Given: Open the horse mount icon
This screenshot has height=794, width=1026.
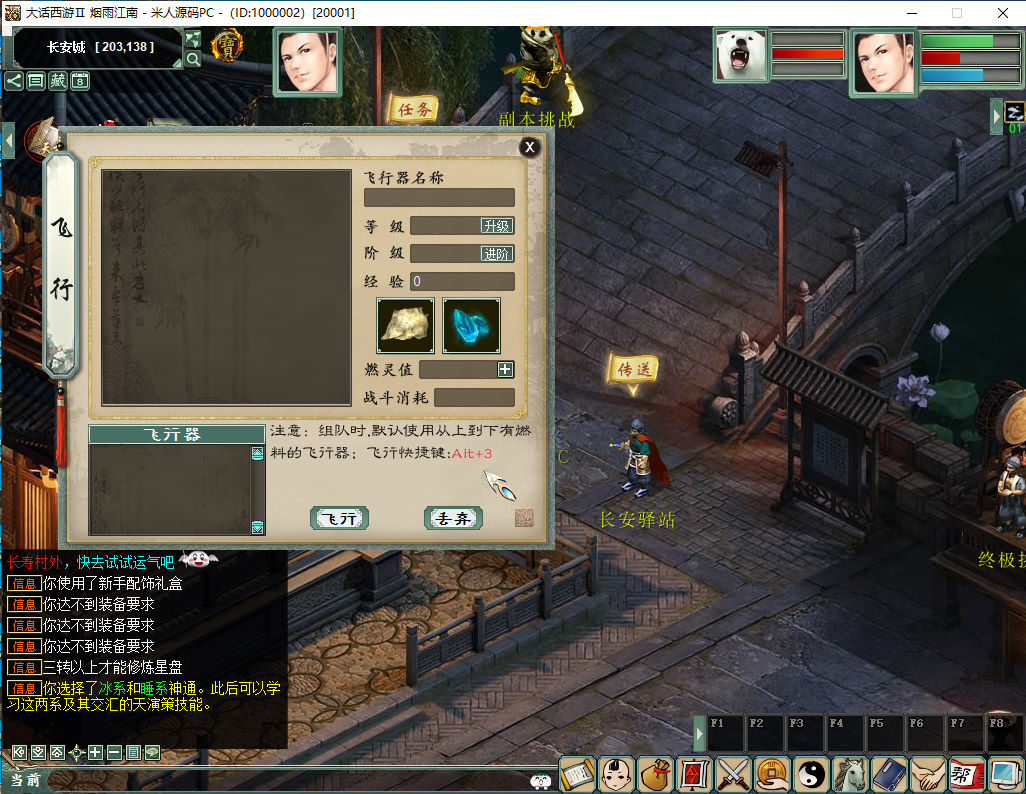Looking at the screenshot, I should (x=850, y=774).
